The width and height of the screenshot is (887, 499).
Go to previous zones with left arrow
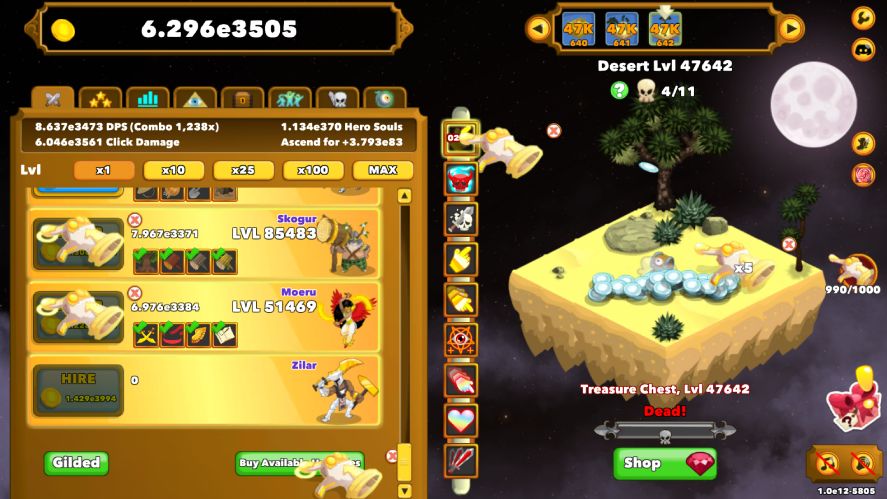click(x=538, y=29)
